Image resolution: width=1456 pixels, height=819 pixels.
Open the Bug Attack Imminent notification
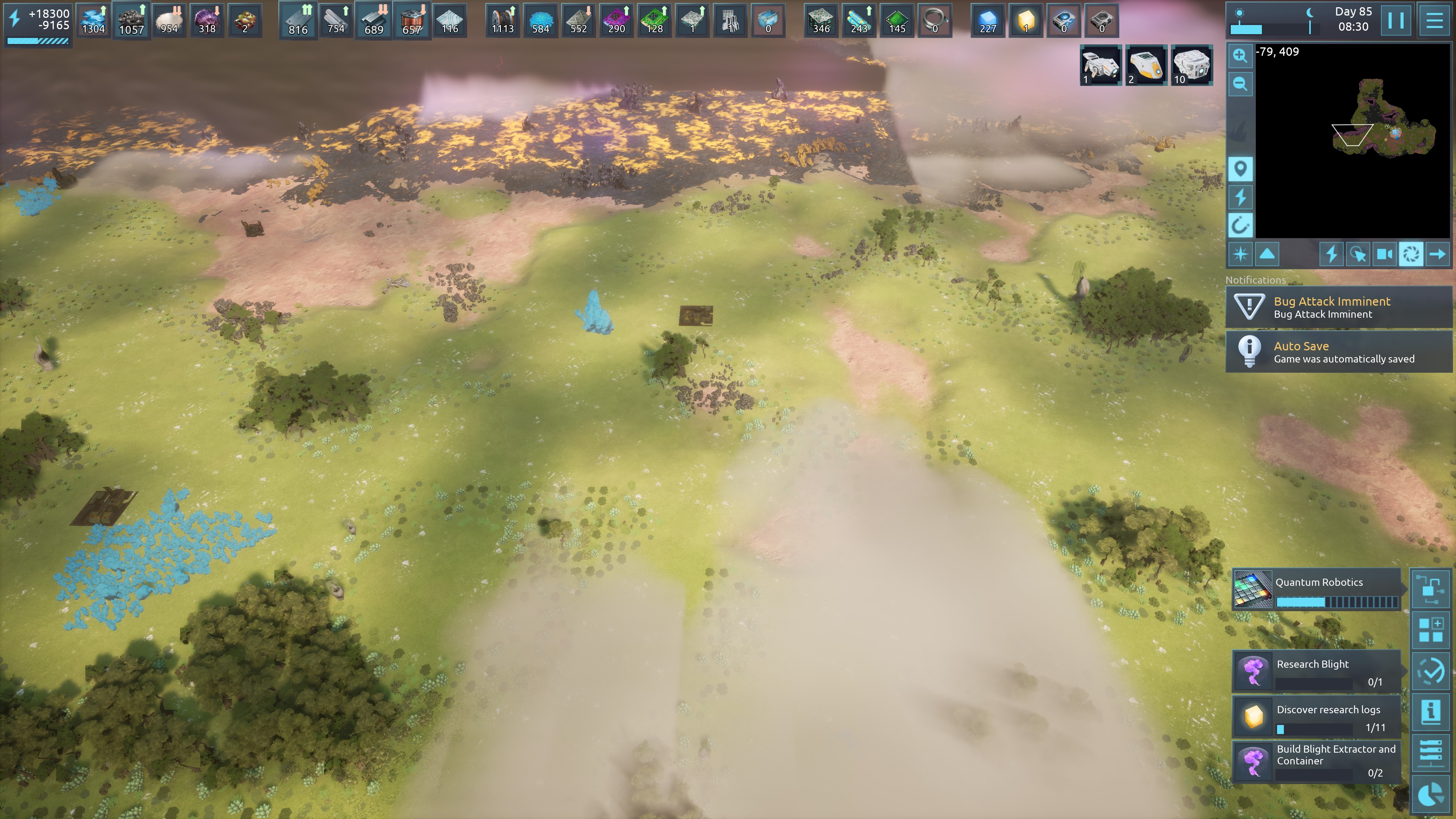(x=1338, y=308)
